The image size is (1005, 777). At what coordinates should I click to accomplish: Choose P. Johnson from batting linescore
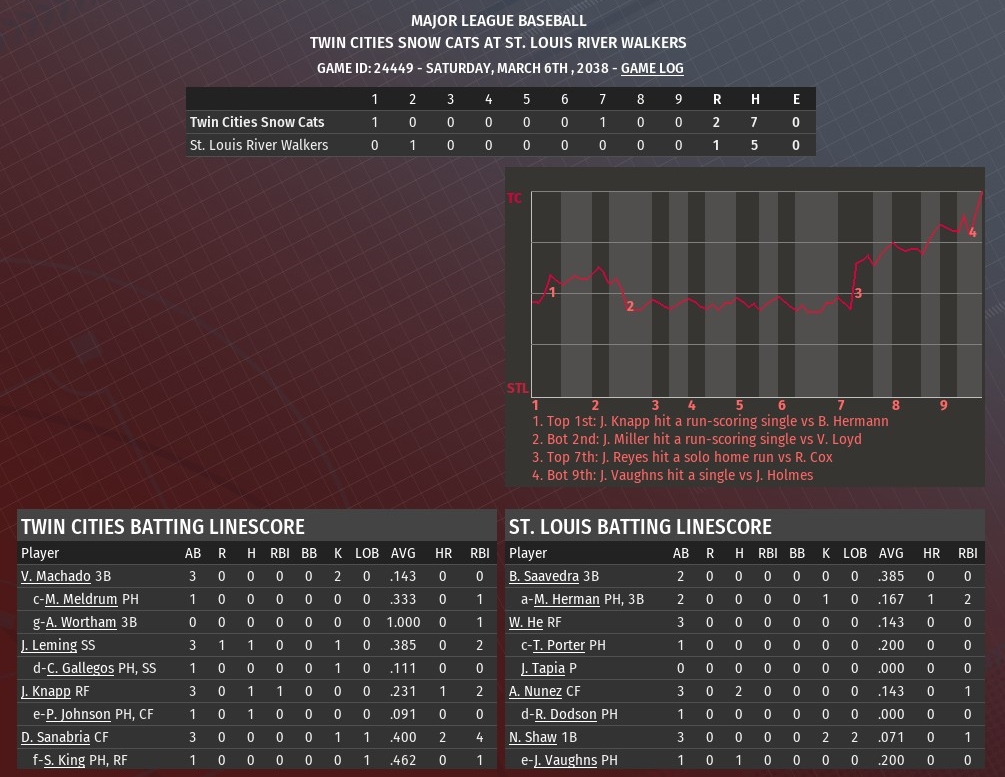point(78,714)
